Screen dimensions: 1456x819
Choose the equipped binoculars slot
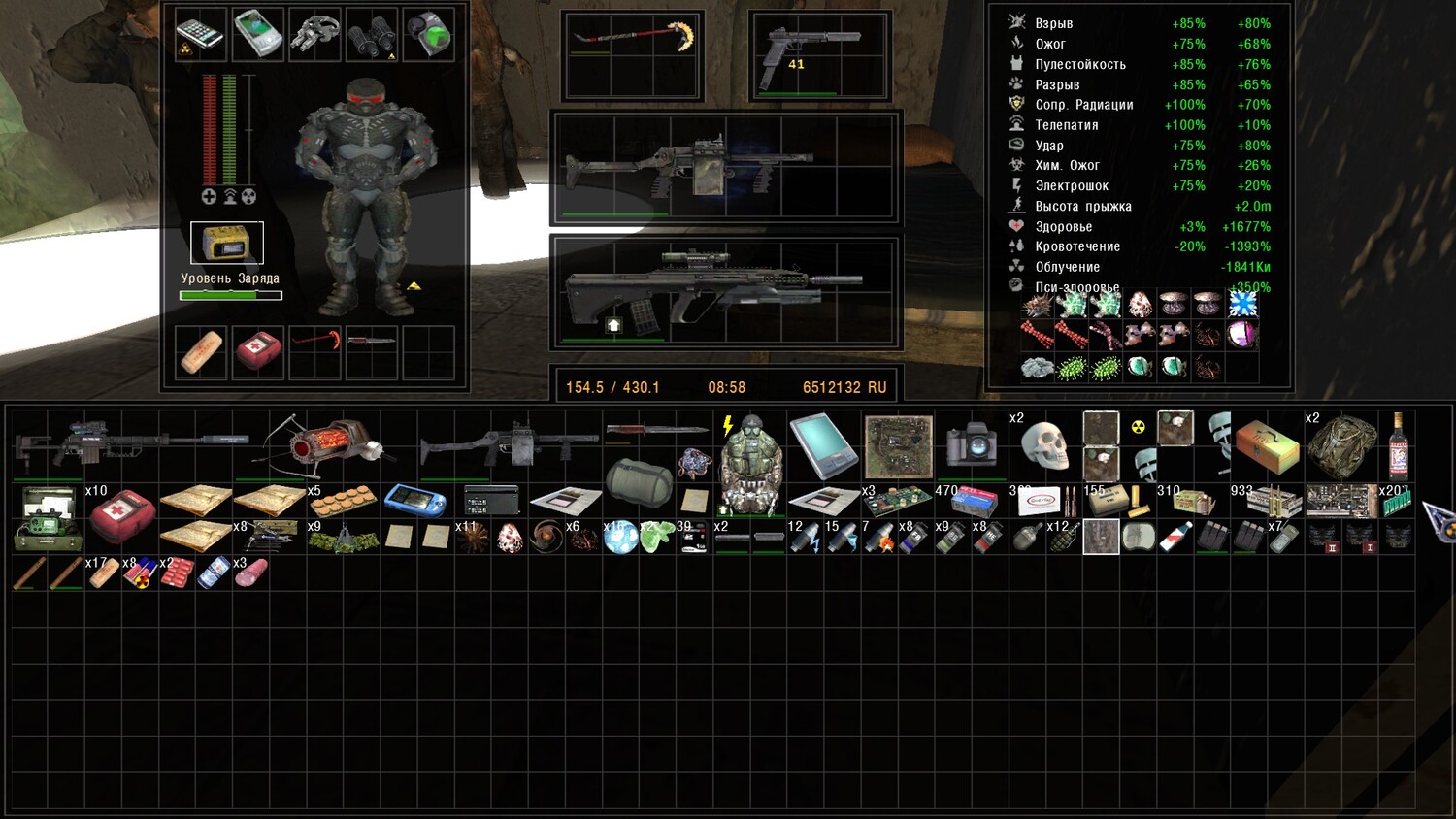(x=372, y=35)
